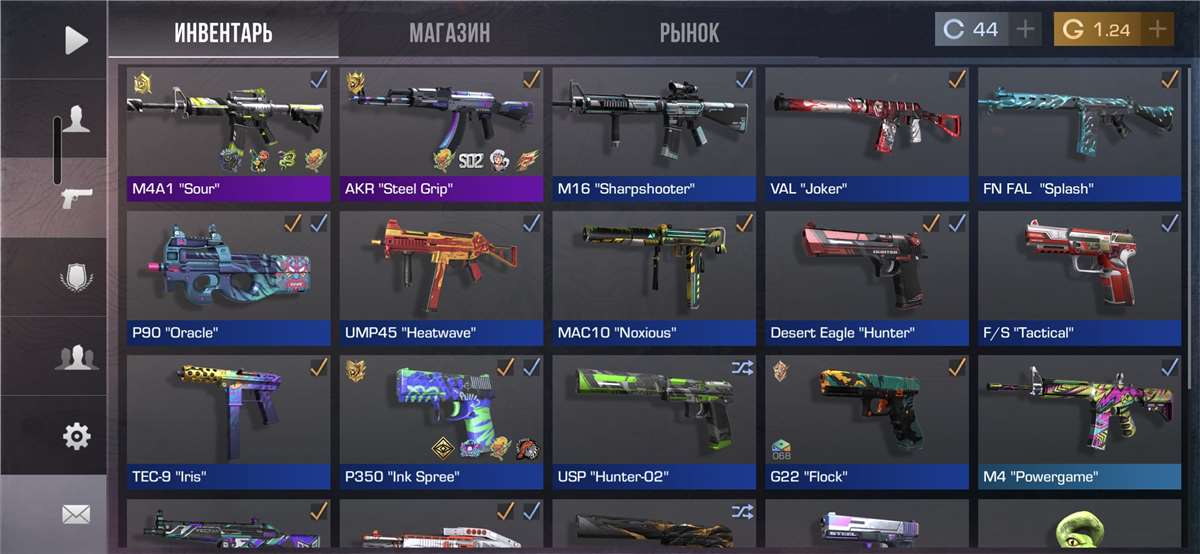Pick the USP "Hunter-02" skin
Viewport: 1200px width, 554px height.
(654, 422)
